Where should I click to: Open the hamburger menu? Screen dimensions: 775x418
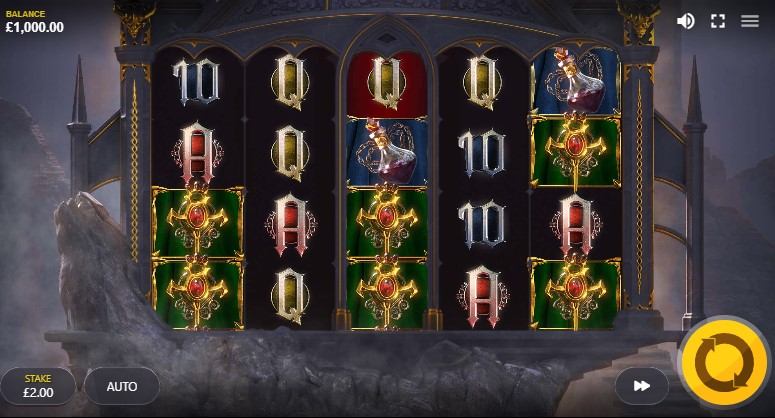pos(750,21)
